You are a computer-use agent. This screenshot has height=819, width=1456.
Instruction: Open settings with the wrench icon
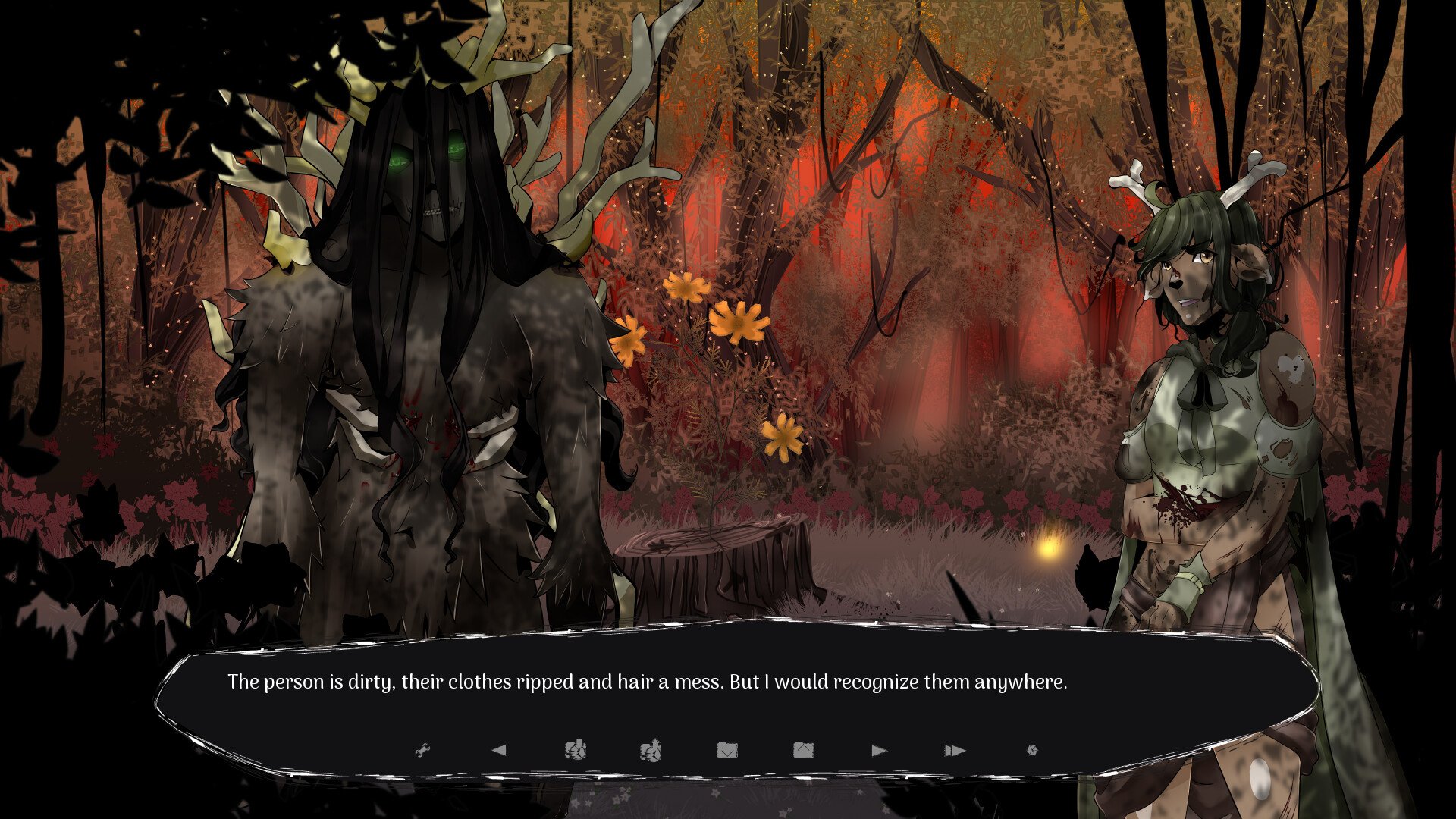tap(423, 749)
